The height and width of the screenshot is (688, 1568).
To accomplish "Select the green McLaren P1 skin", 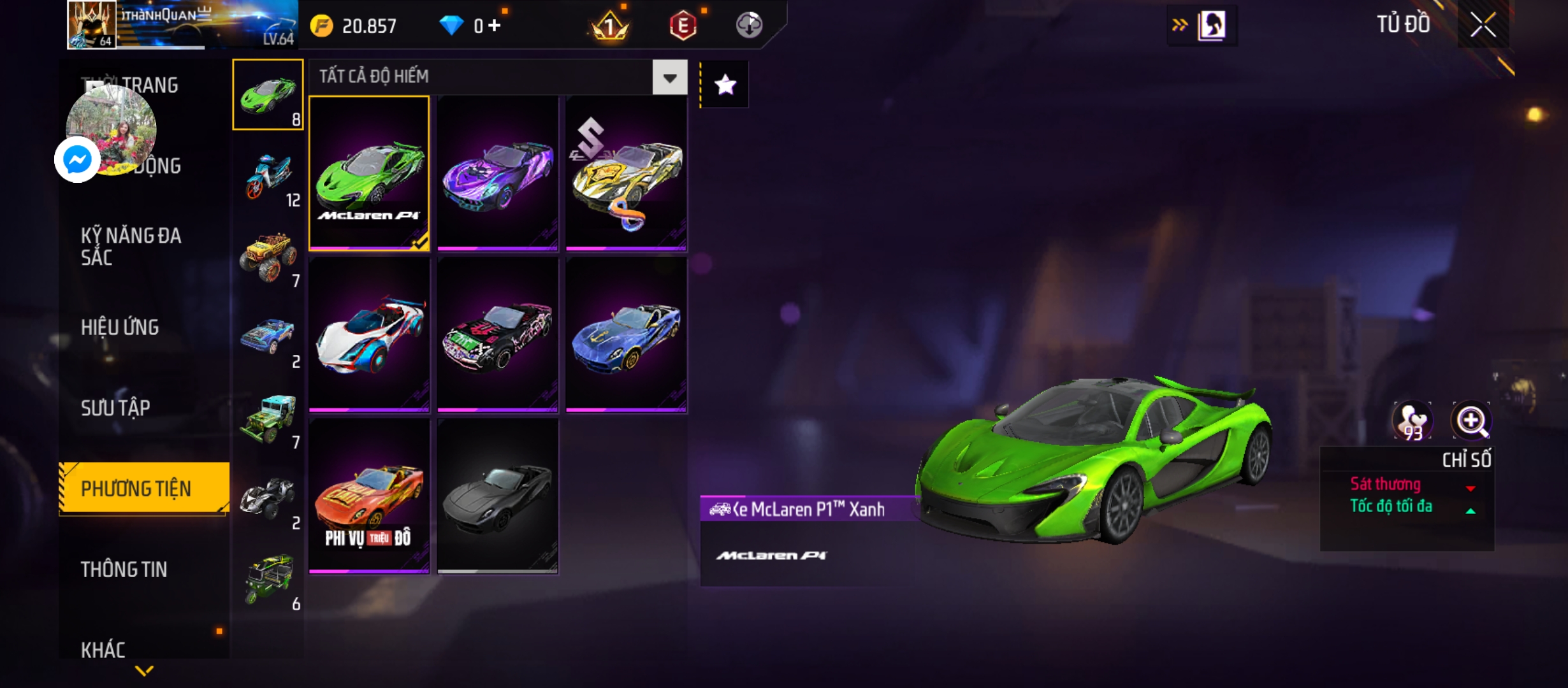I will [x=369, y=173].
